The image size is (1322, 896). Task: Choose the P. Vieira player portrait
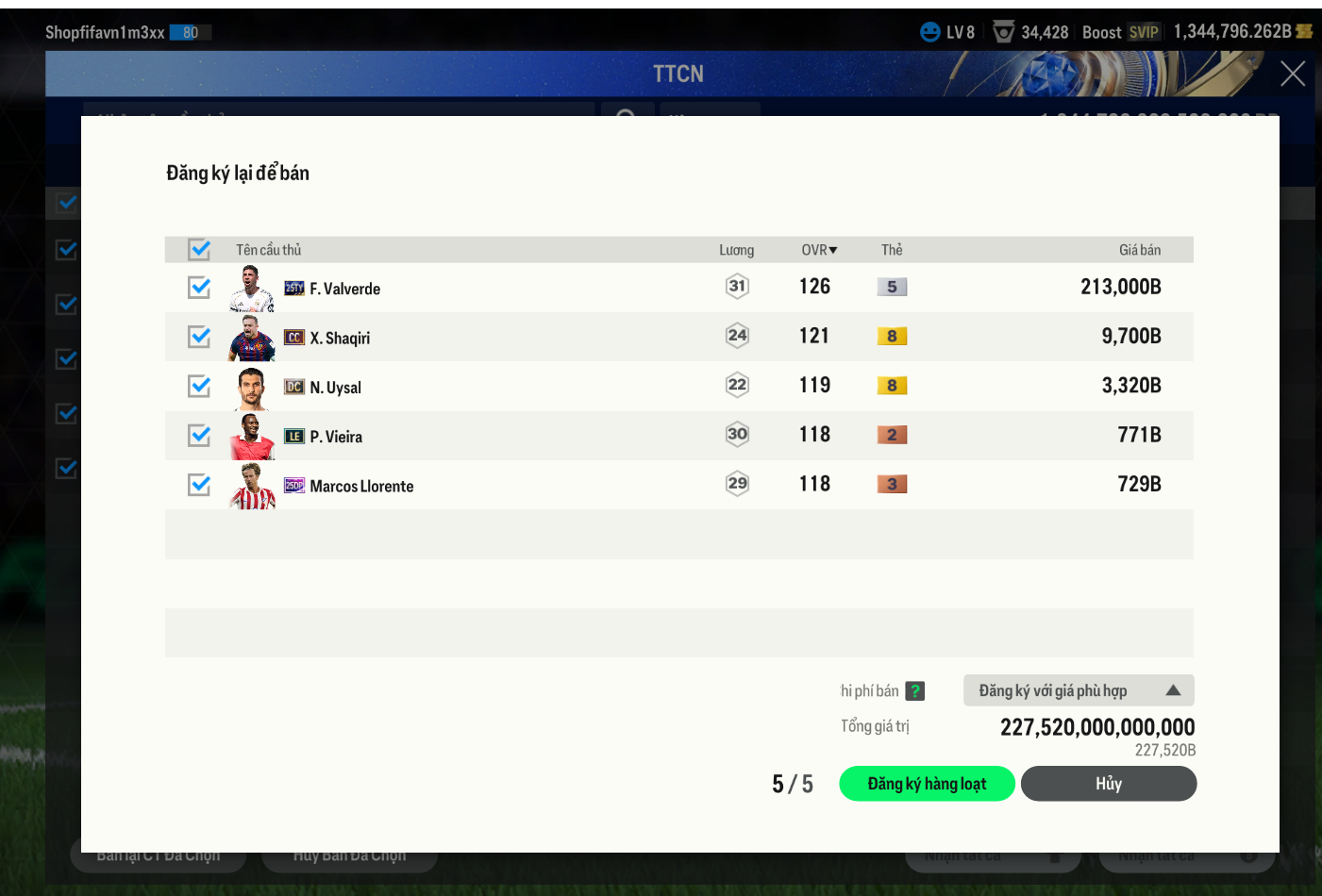click(x=251, y=437)
